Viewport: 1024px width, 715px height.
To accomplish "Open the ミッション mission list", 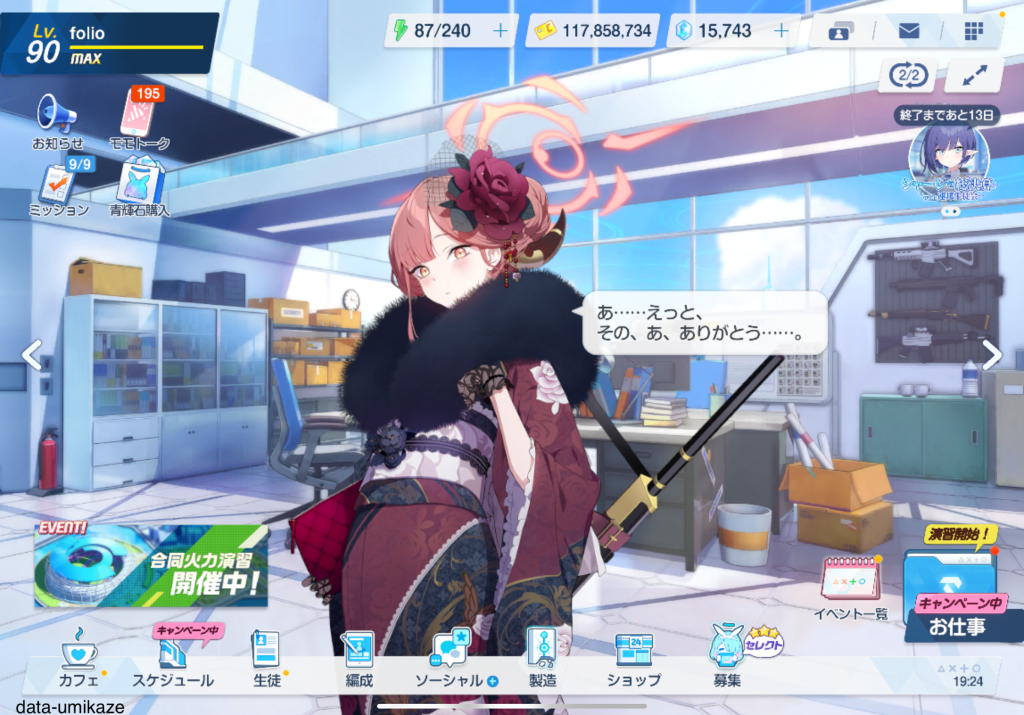I will click(x=57, y=188).
